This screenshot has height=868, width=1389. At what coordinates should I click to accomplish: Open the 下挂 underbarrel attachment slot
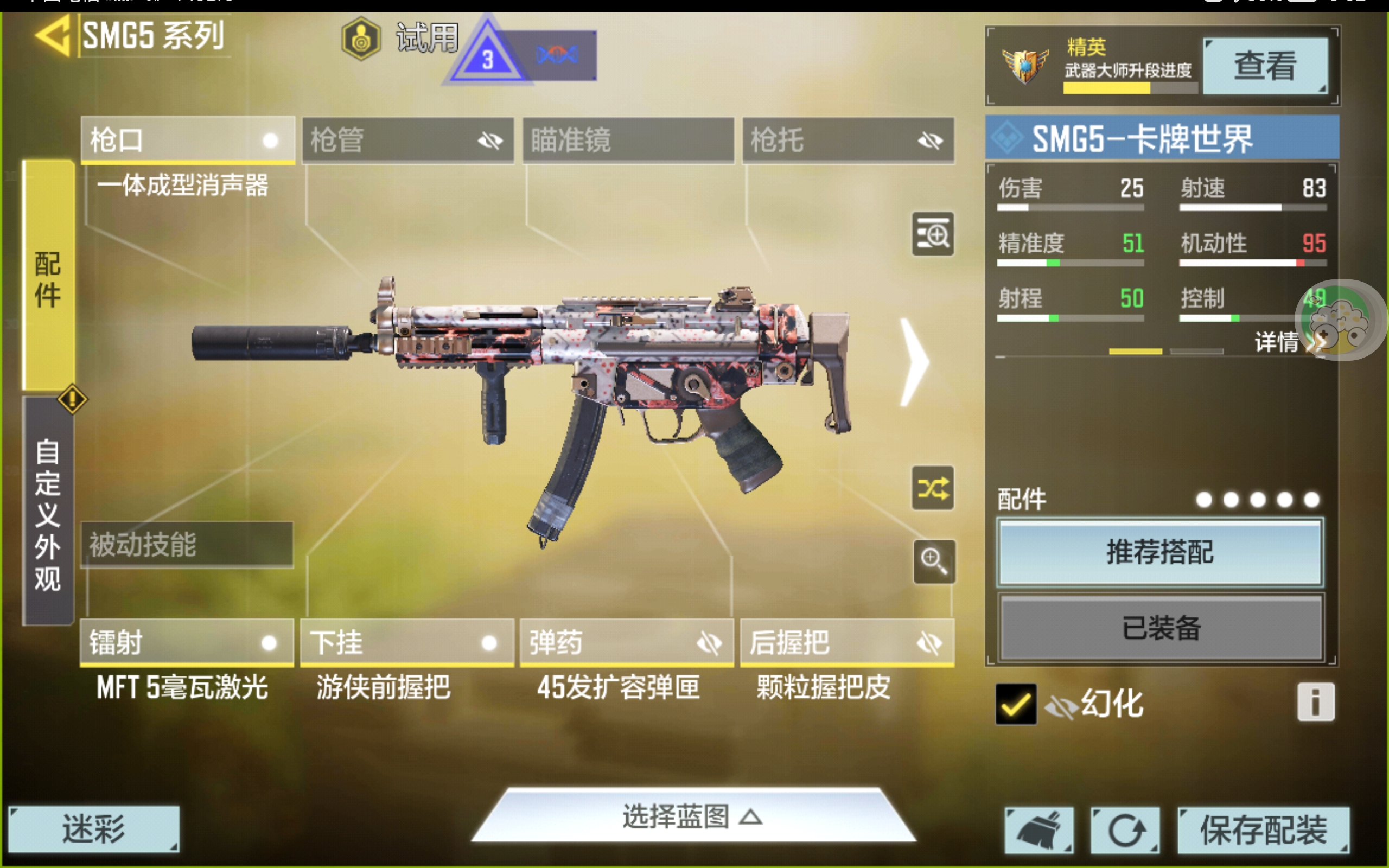407,642
